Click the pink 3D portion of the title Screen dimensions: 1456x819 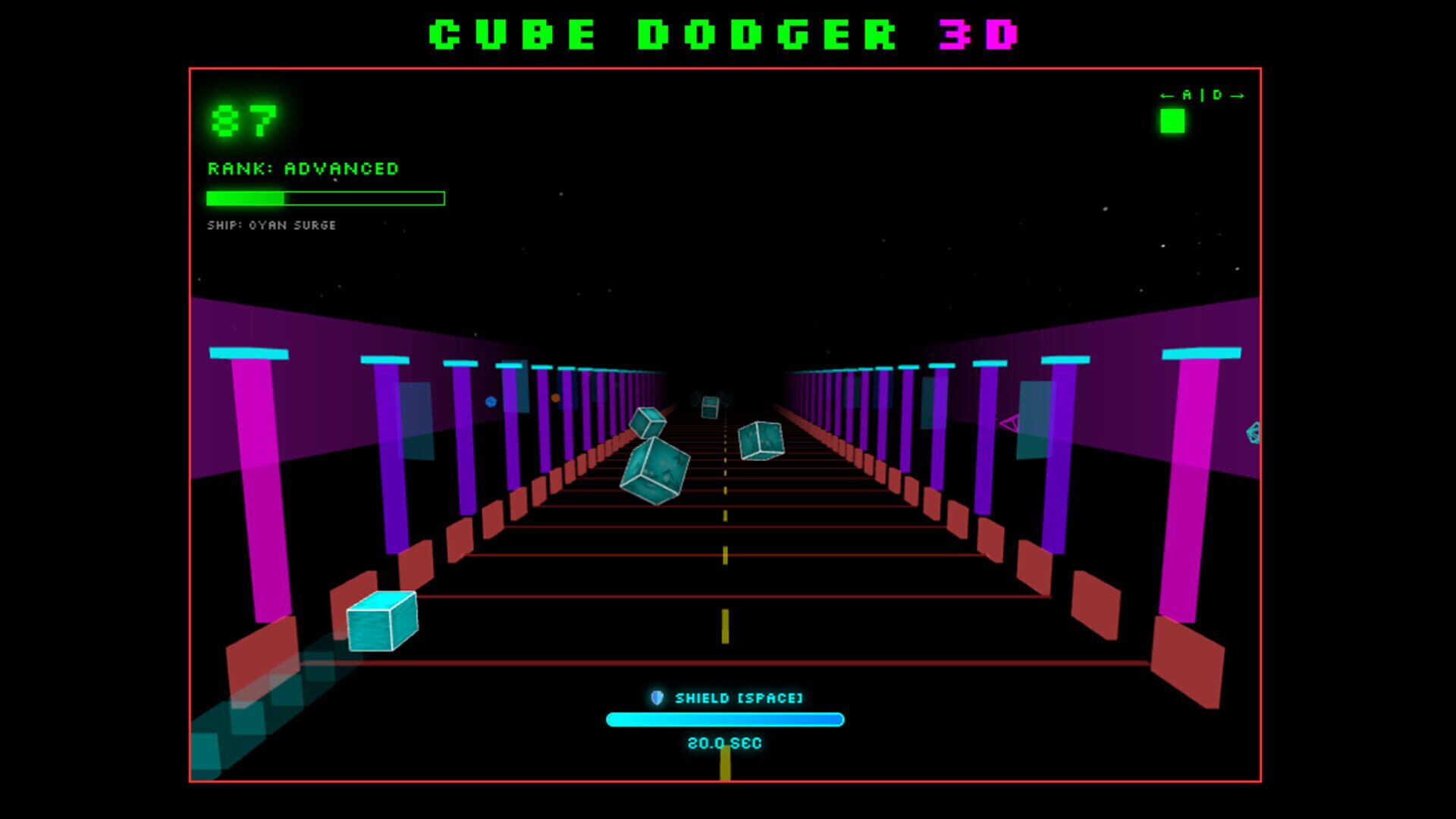pos(982,33)
